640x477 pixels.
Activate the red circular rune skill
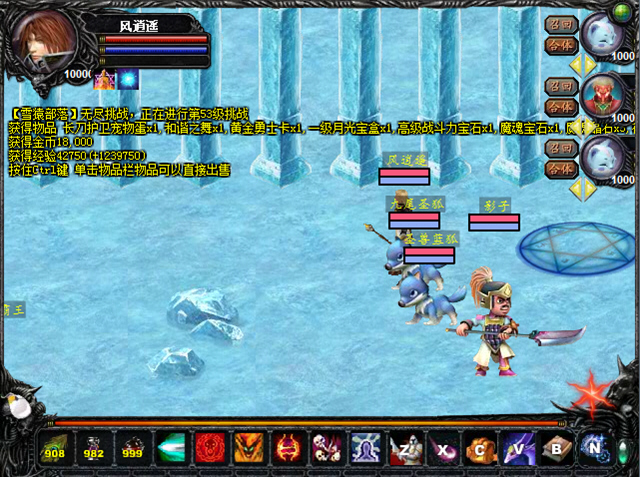(x=210, y=446)
